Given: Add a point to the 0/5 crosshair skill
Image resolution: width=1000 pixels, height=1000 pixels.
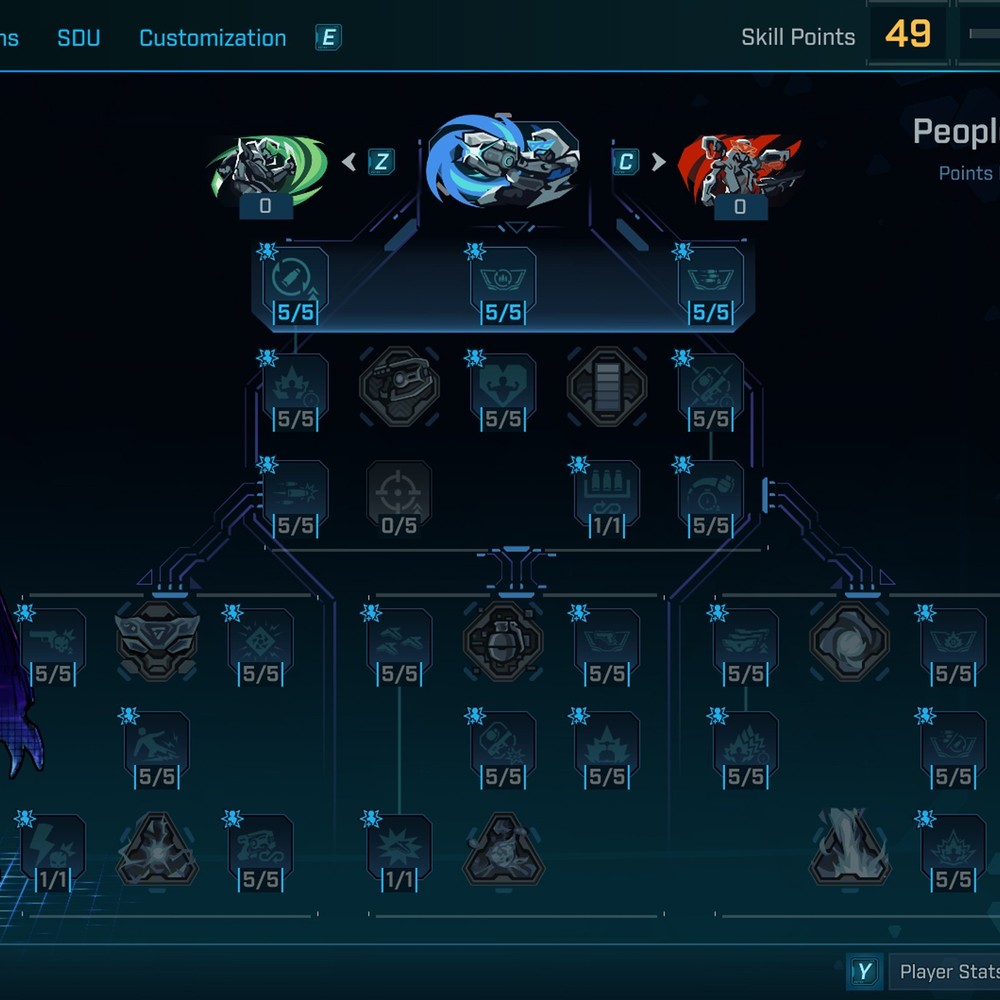Looking at the screenshot, I should [x=399, y=497].
